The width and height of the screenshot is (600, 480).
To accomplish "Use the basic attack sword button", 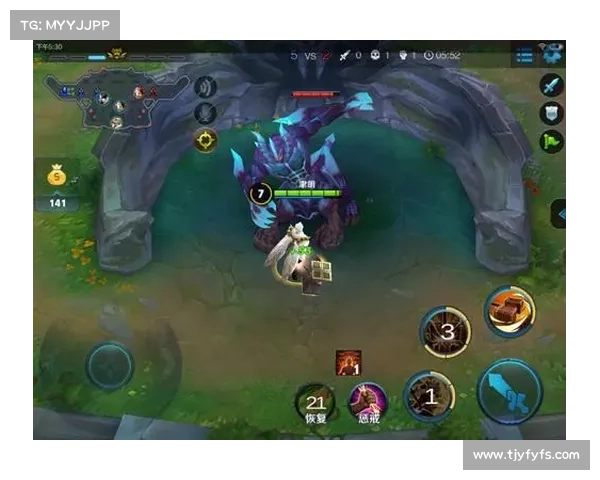I will click(509, 391).
